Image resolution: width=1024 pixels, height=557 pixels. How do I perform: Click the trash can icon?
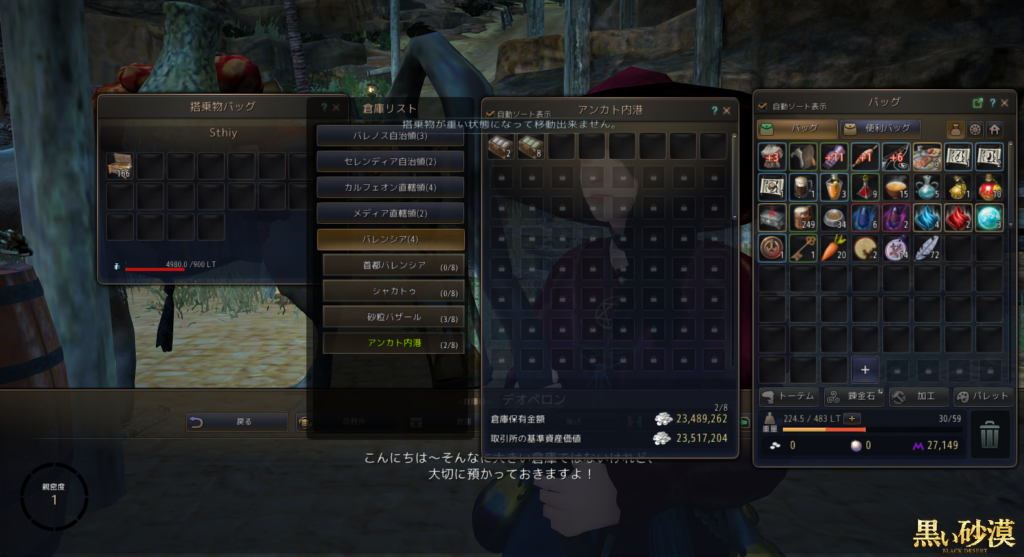tap(988, 434)
